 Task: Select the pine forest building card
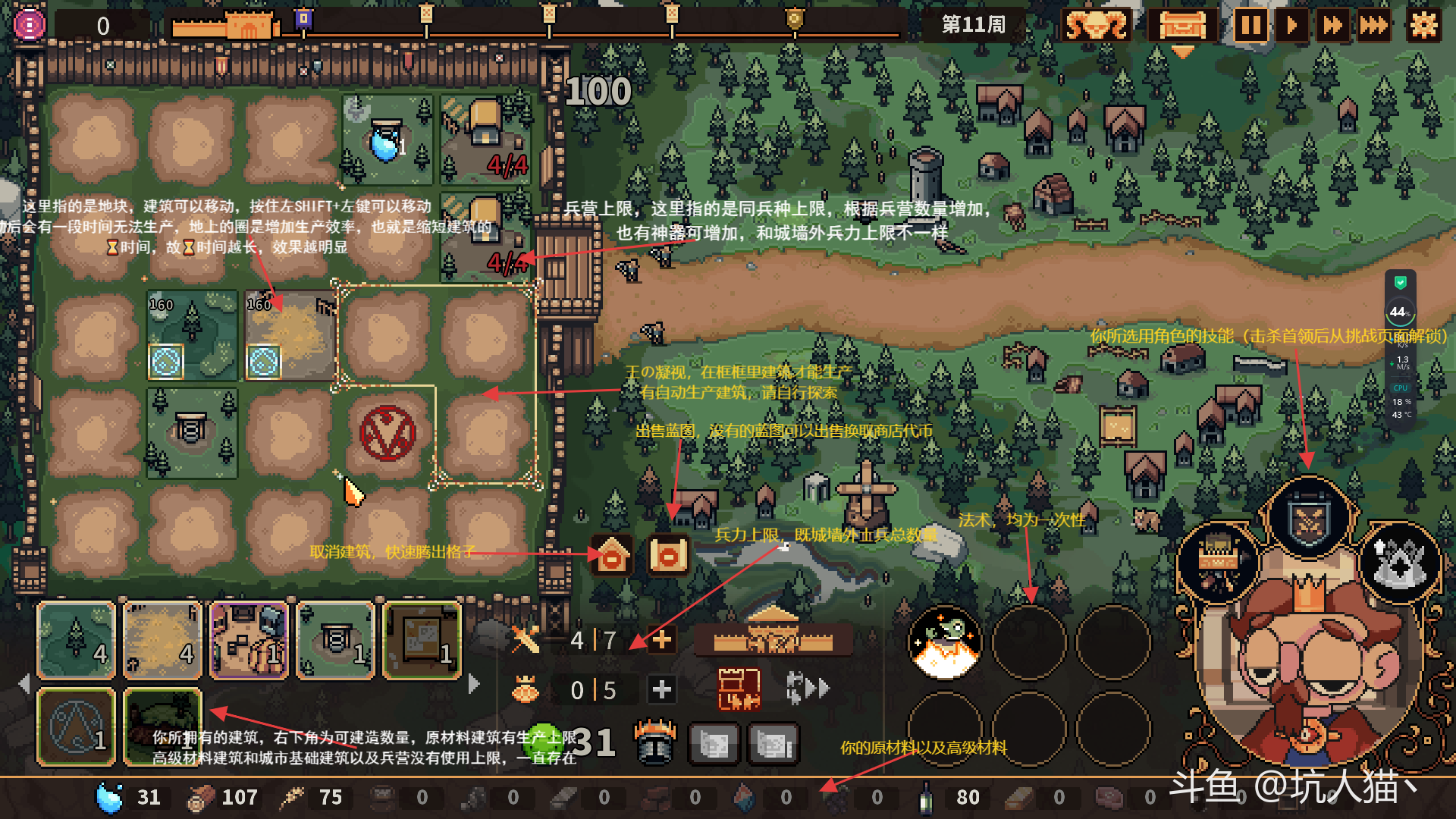tap(77, 640)
